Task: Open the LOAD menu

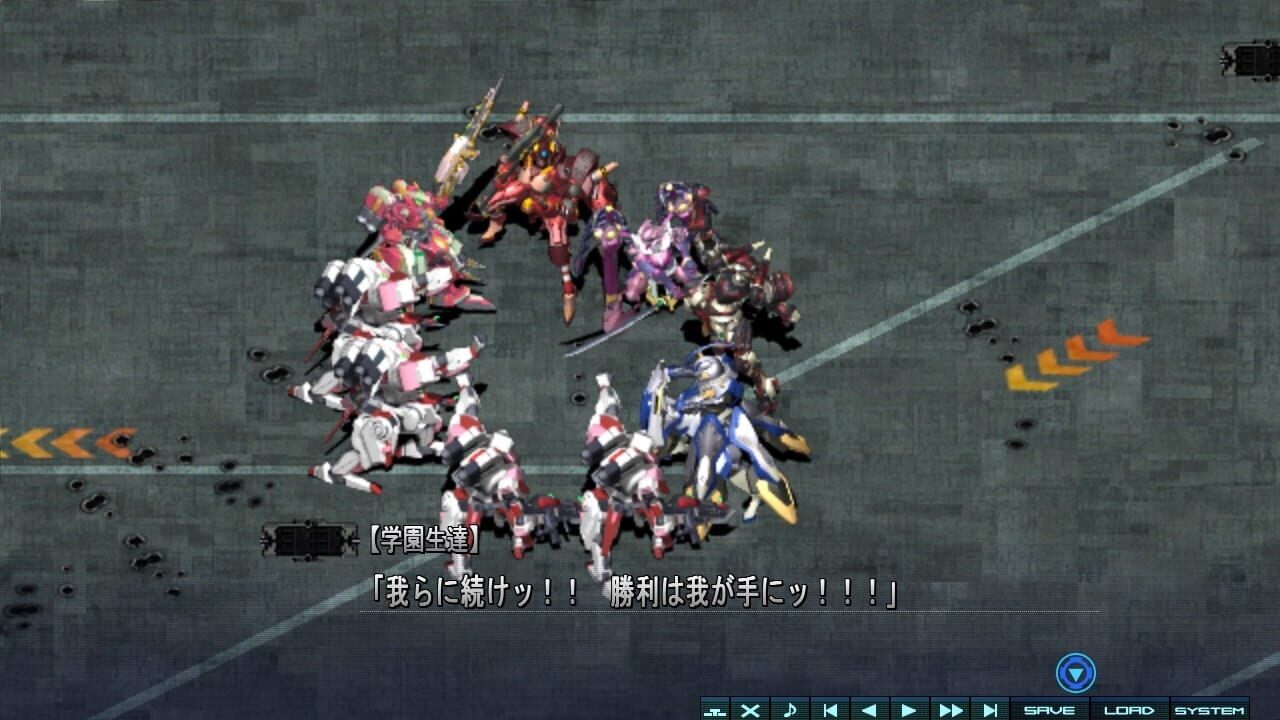Action: pyautogui.click(x=1128, y=709)
